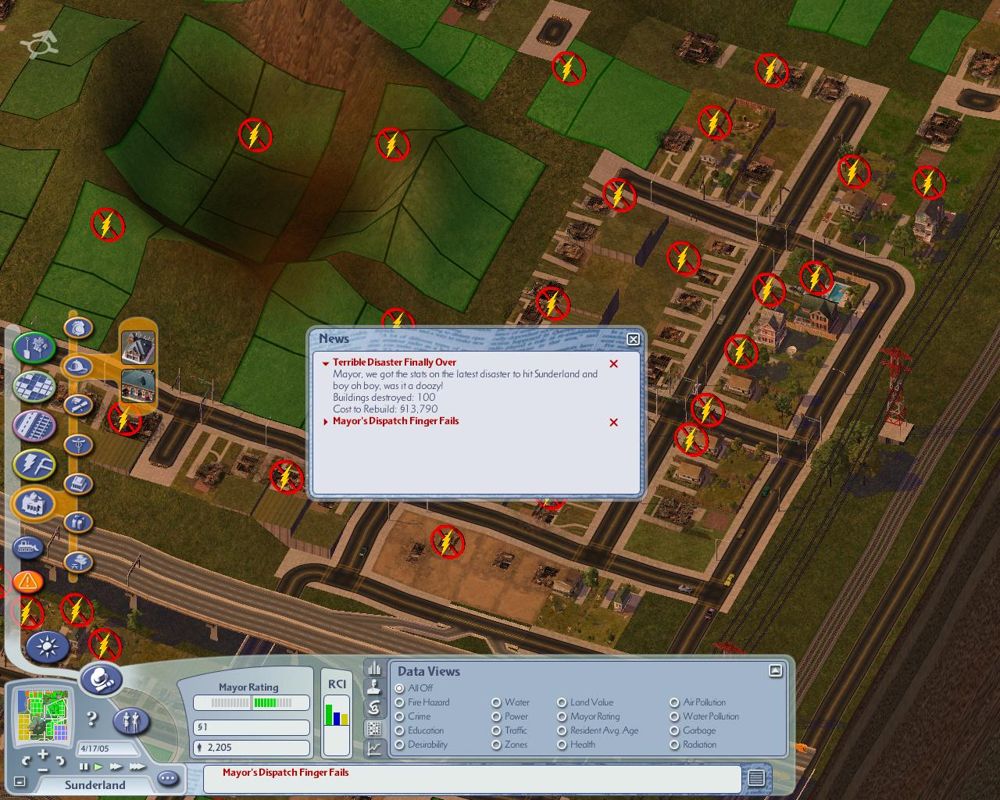Close the News window
Viewport: 1000px width, 800px height.
(x=633, y=339)
